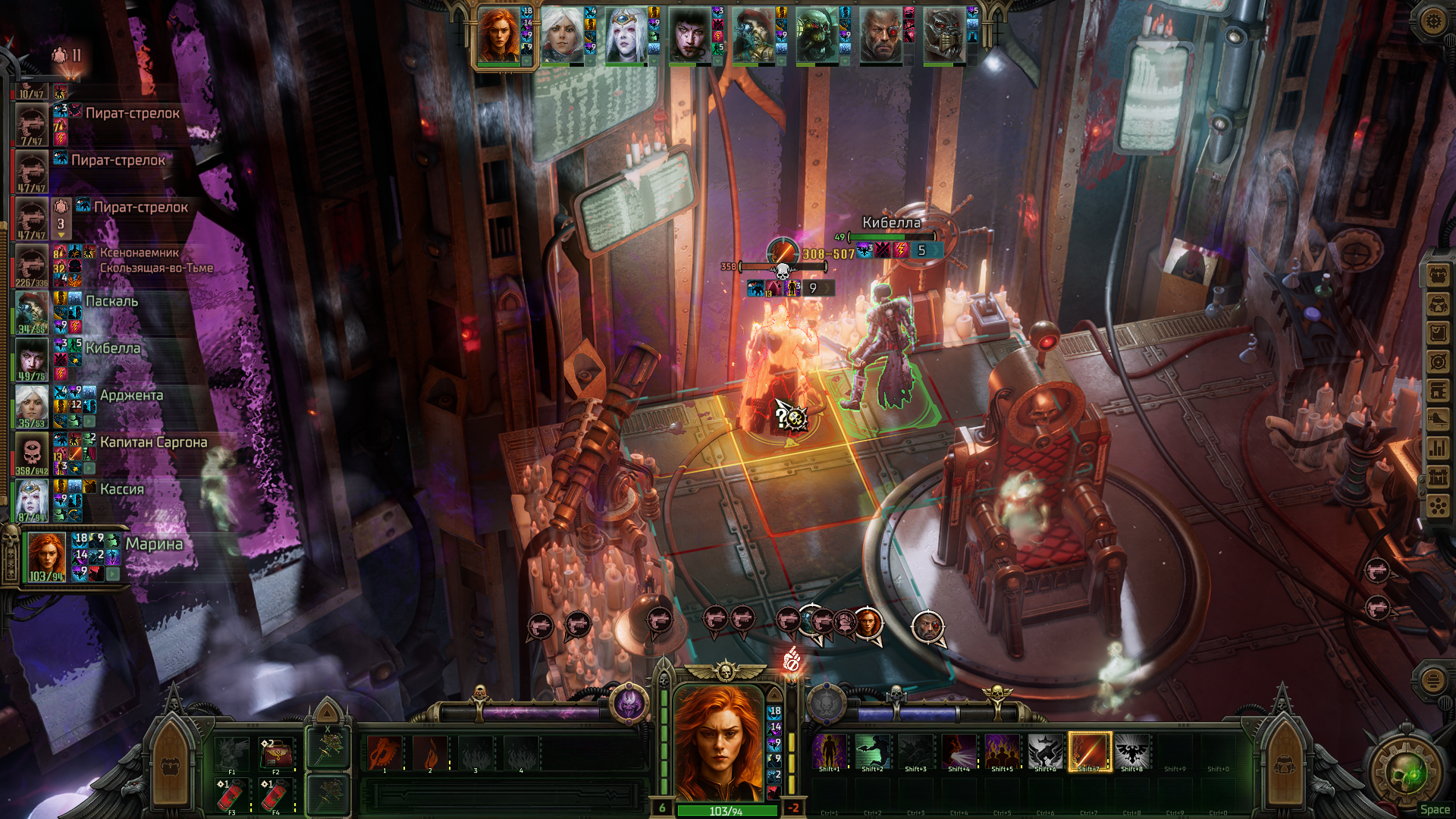Click Капитан Саргона in the initiative list
This screenshot has height=819, width=1456.
(x=152, y=442)
